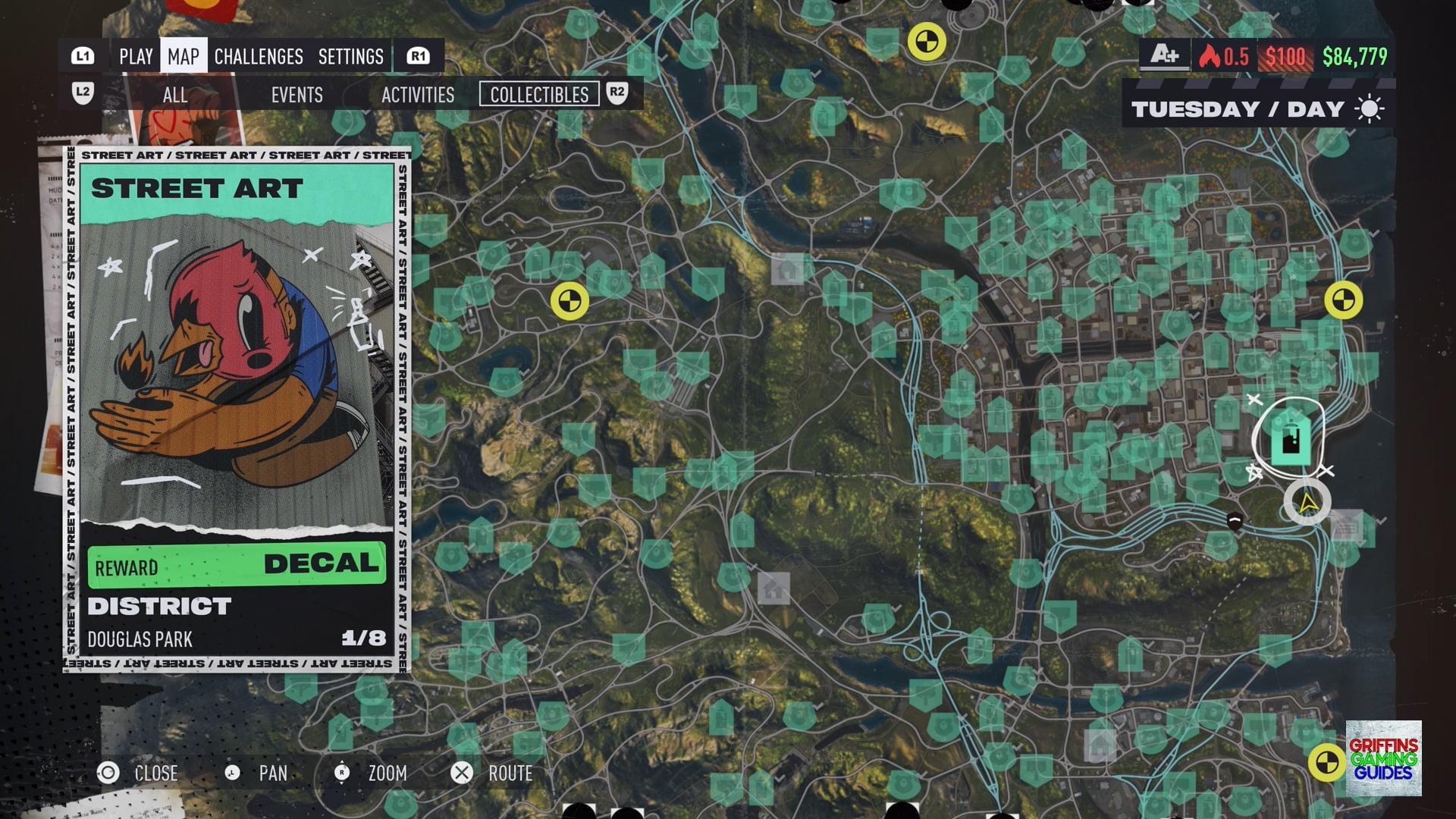Open the CHALLENGES tab
The height and width of the screenshot is (819, 1456).
tap(259, 56)
